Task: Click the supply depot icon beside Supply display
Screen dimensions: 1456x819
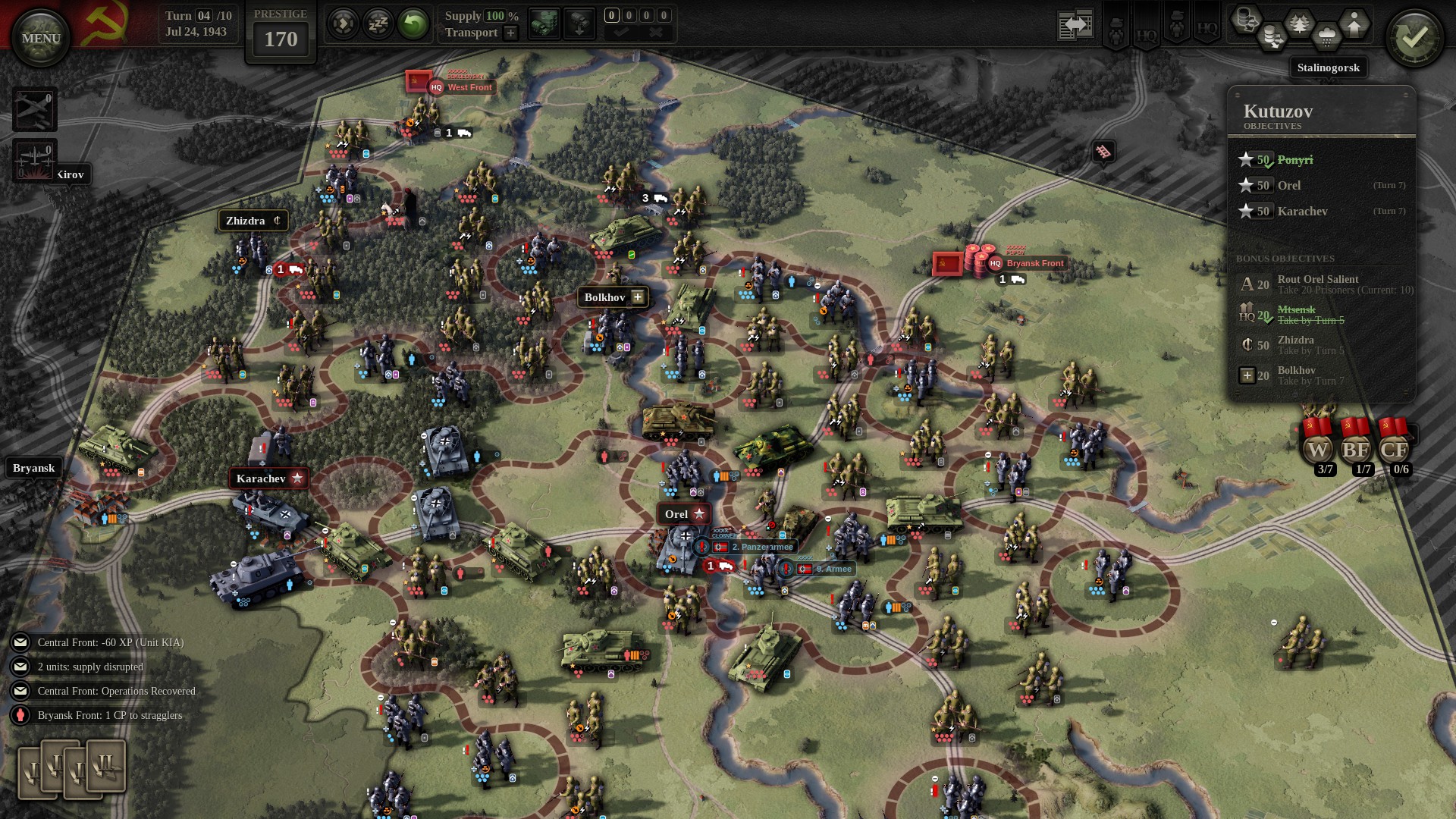Action: point(543,23)
